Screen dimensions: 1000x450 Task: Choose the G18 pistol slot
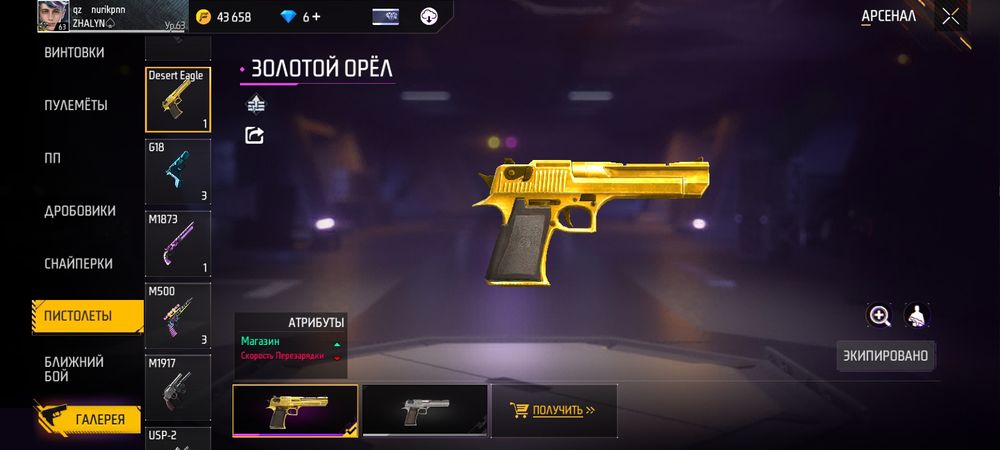178,172
